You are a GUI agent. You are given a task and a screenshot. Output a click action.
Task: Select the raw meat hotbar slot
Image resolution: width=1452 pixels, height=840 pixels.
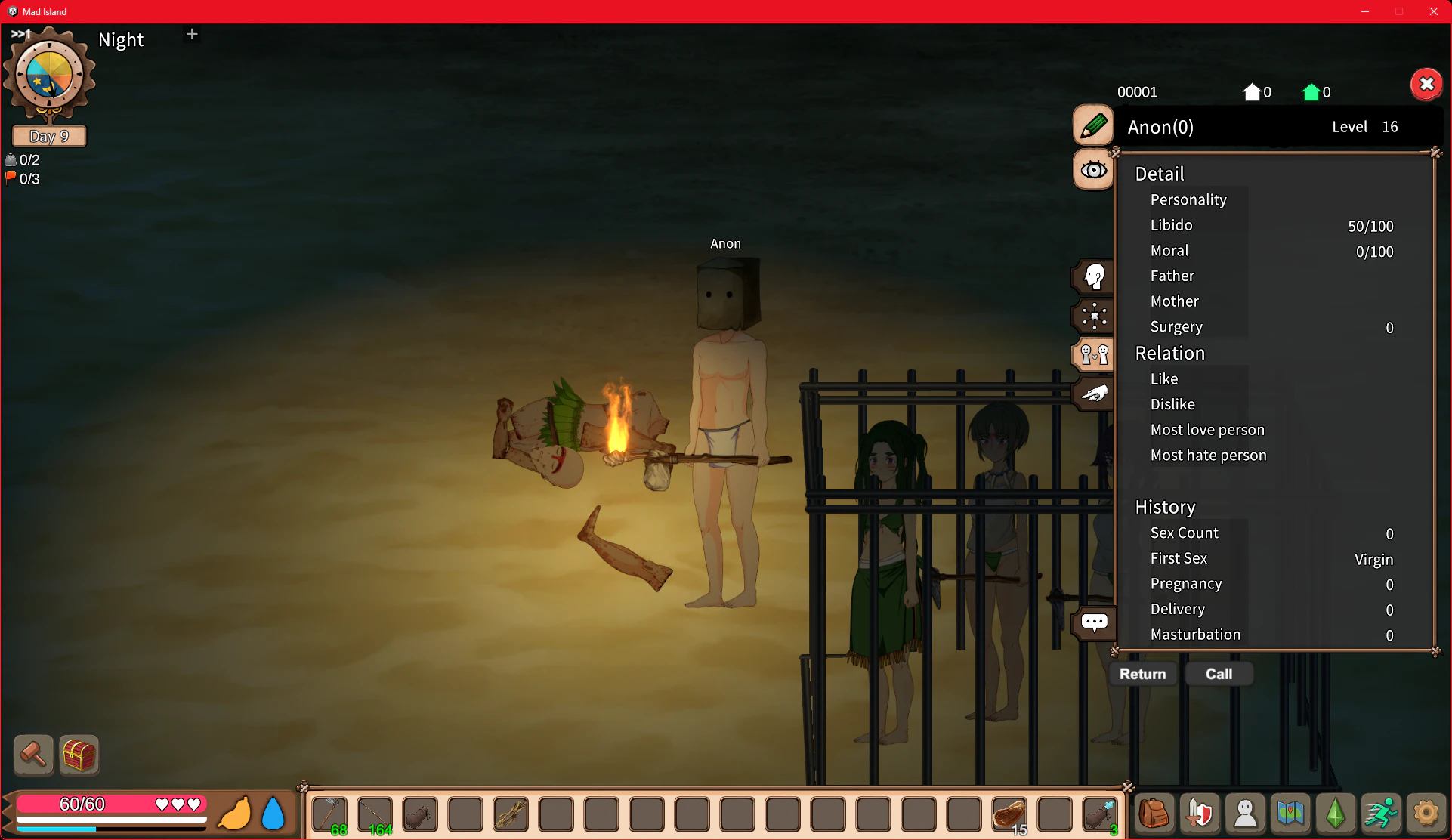click(x=1009, y=814)
